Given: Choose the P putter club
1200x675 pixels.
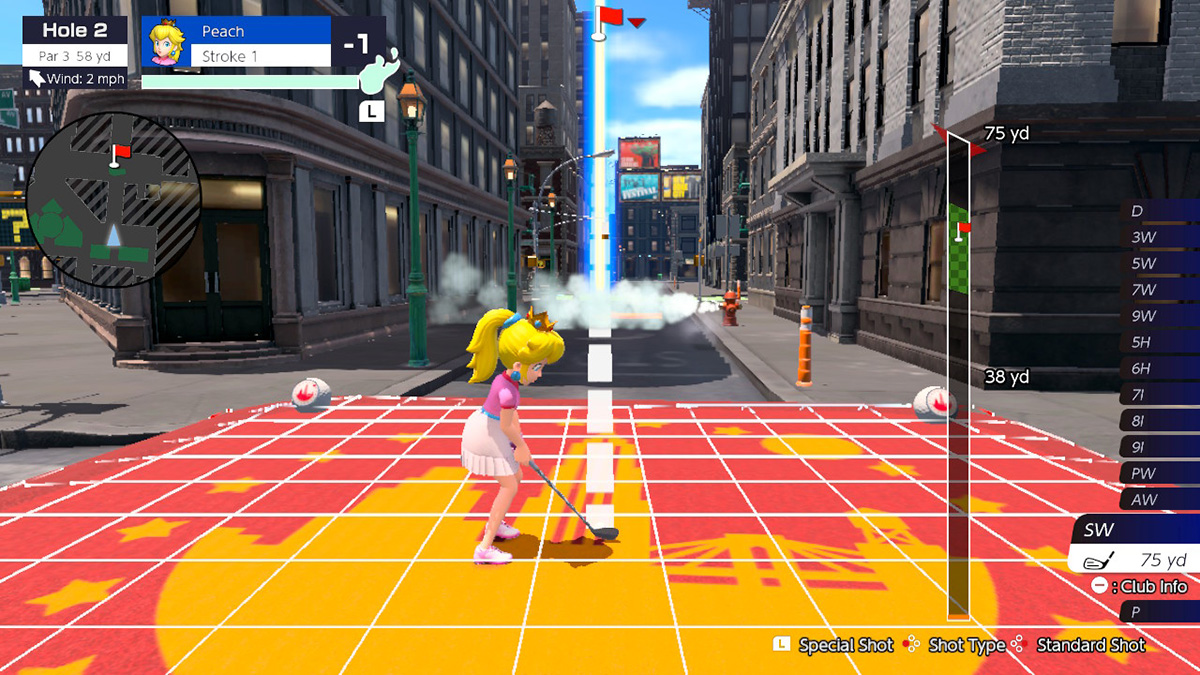Looking at the screenshot, I should (1160, 611).
